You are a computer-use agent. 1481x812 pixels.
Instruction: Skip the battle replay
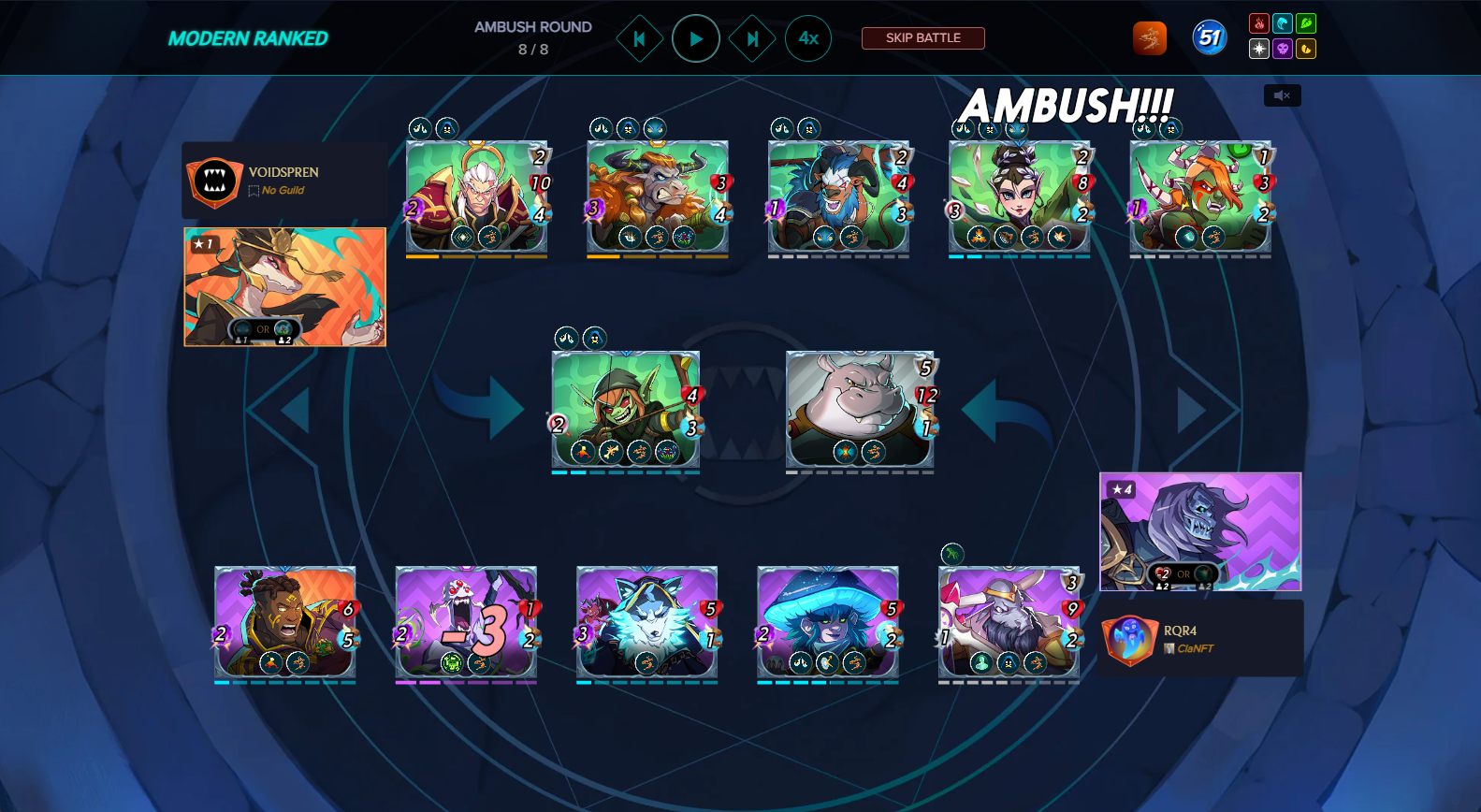pos(922,38)
